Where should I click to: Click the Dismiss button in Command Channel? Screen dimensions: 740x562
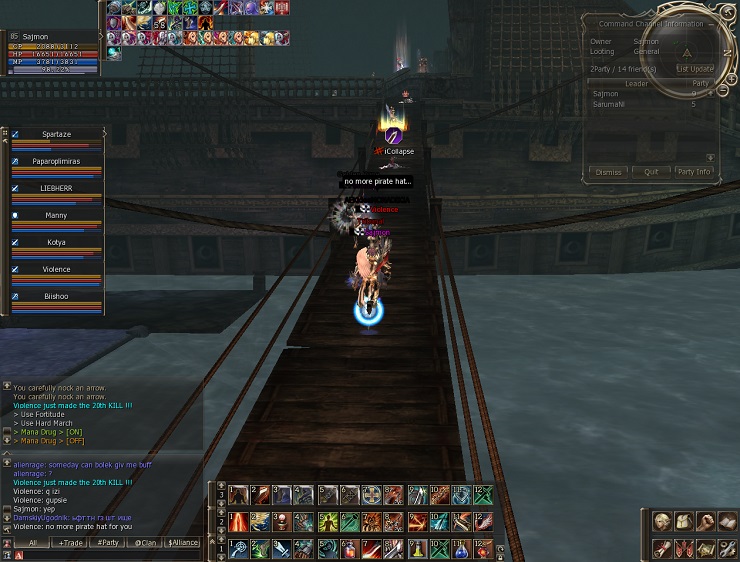tap(609, 172)
